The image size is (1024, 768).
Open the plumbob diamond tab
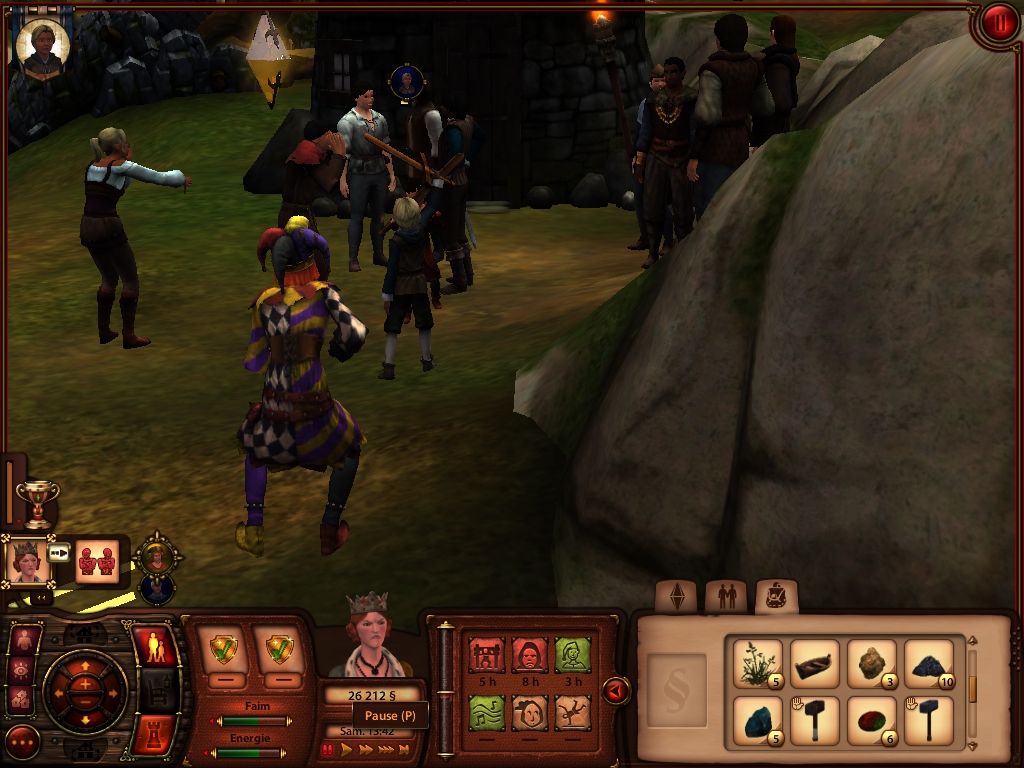676,596
